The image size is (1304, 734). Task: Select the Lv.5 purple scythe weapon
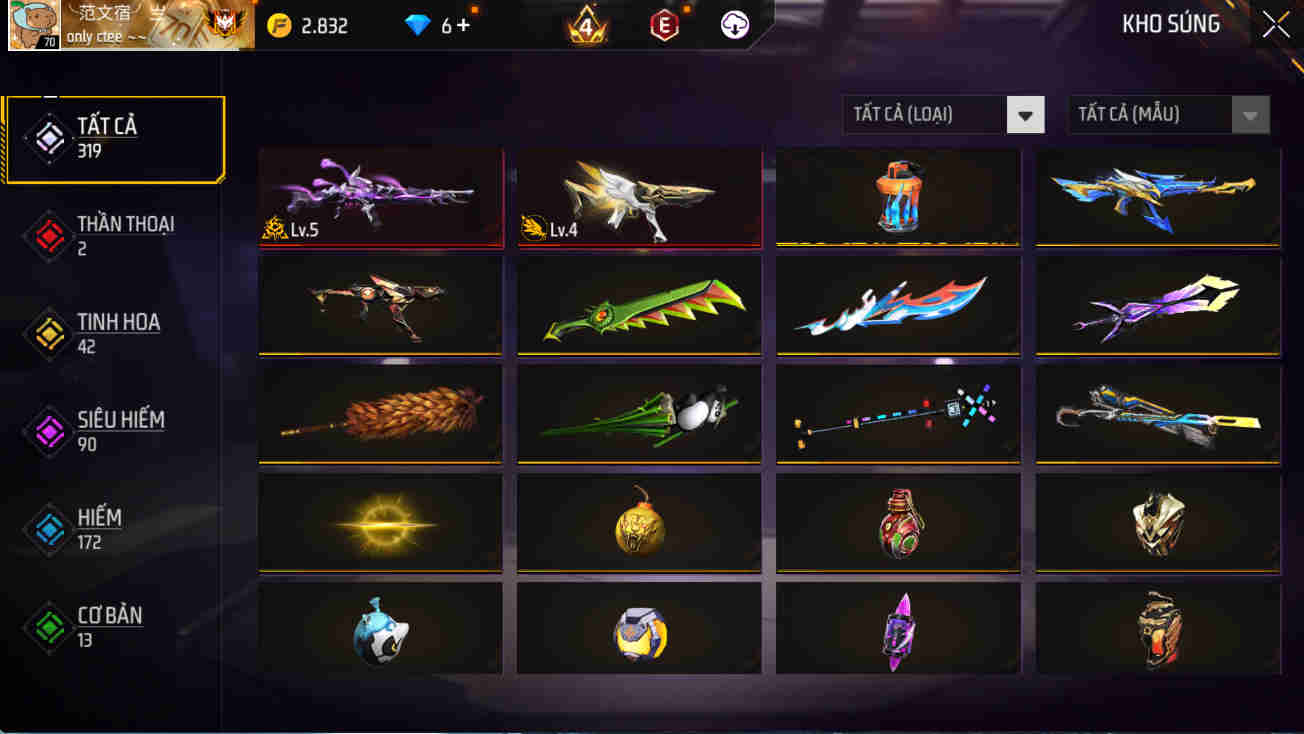tap(380, 195)
